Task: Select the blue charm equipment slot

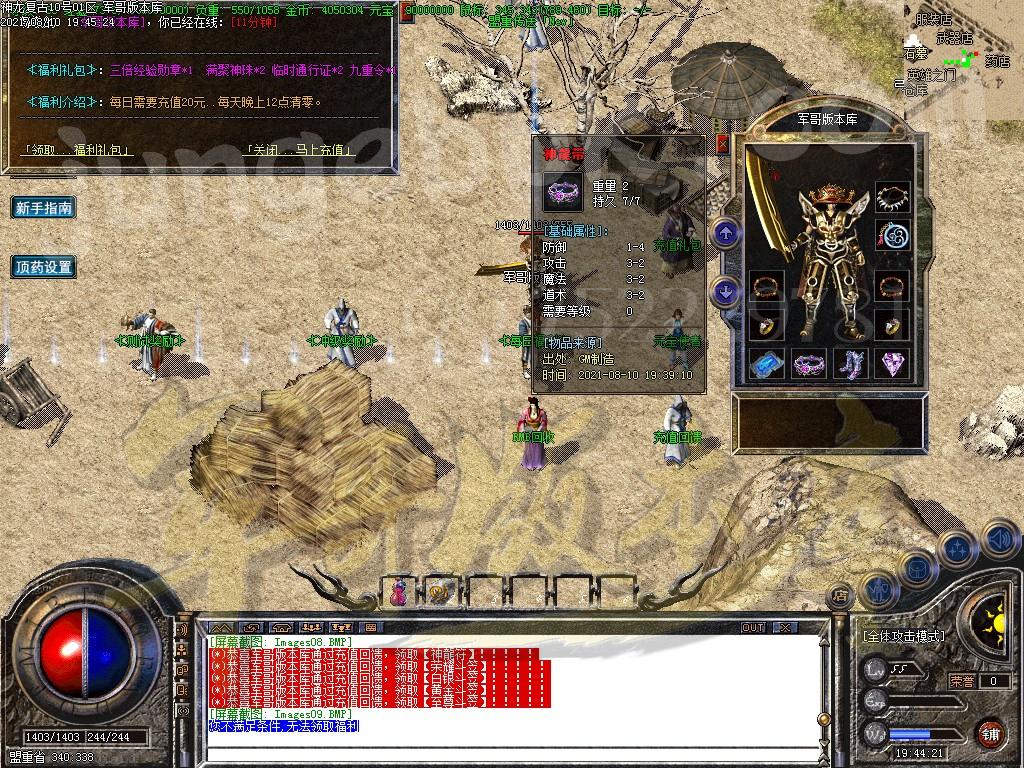Action: [x=767, y=364]
